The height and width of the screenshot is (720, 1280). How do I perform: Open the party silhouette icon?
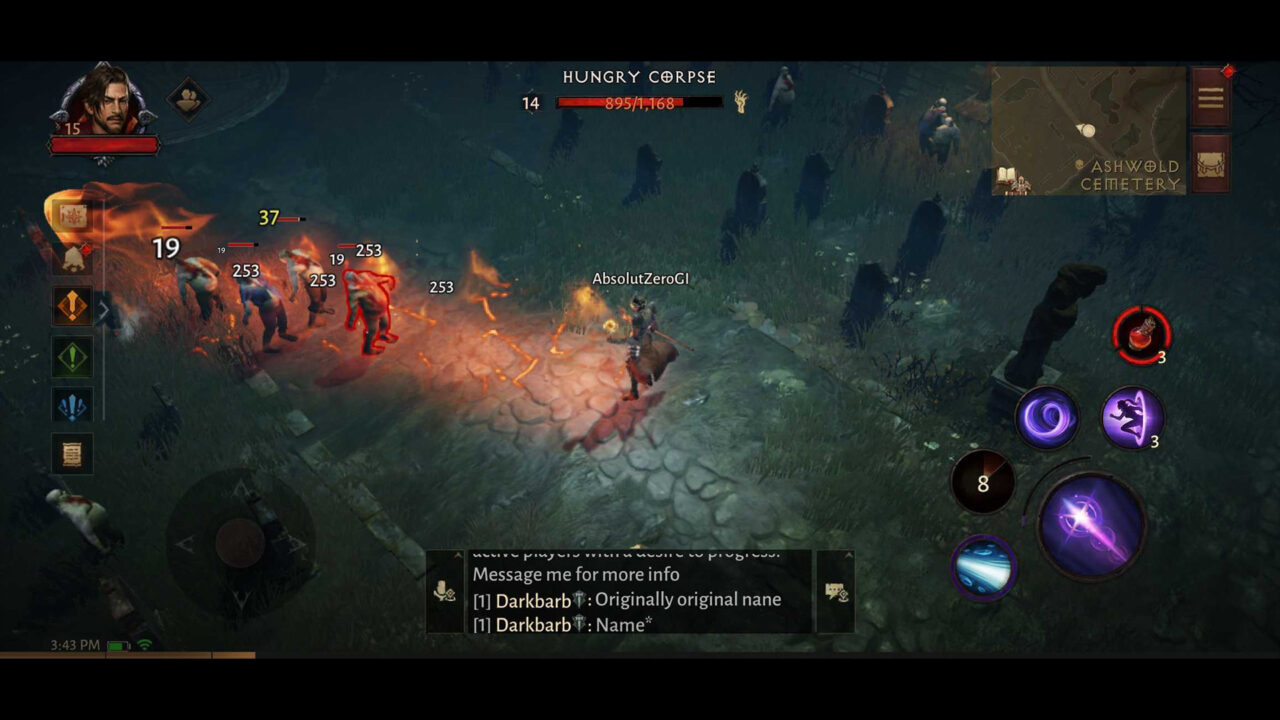pyautogui.click(x=187, y=98)
